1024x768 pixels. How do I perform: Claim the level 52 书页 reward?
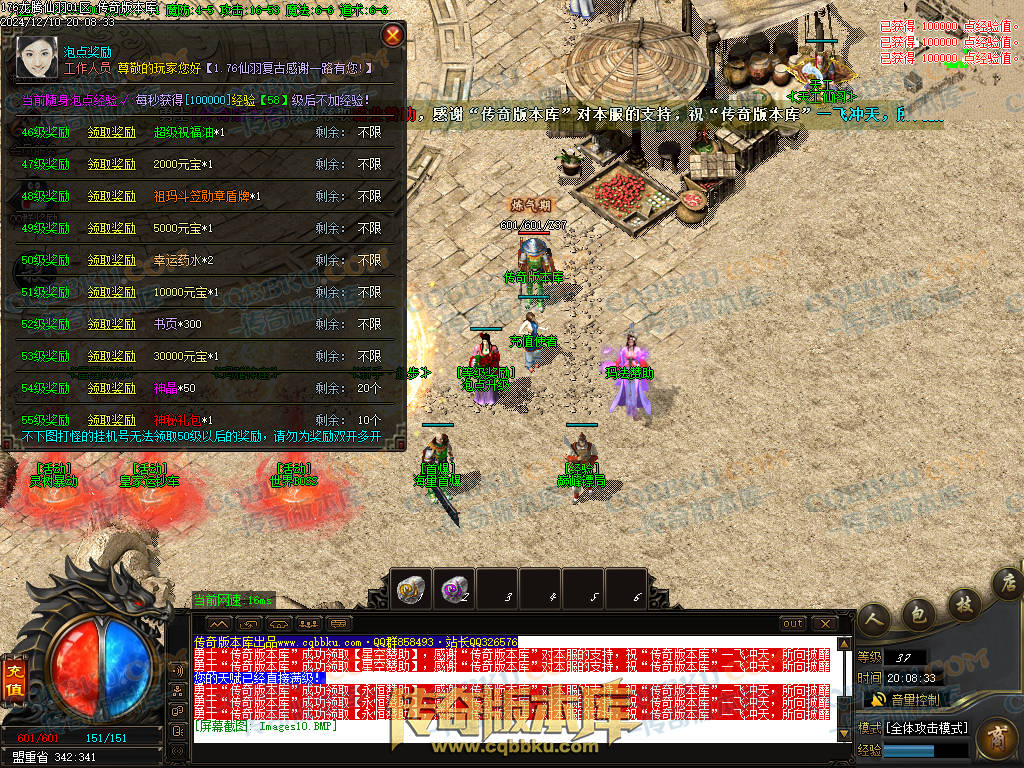click(111, 324)
